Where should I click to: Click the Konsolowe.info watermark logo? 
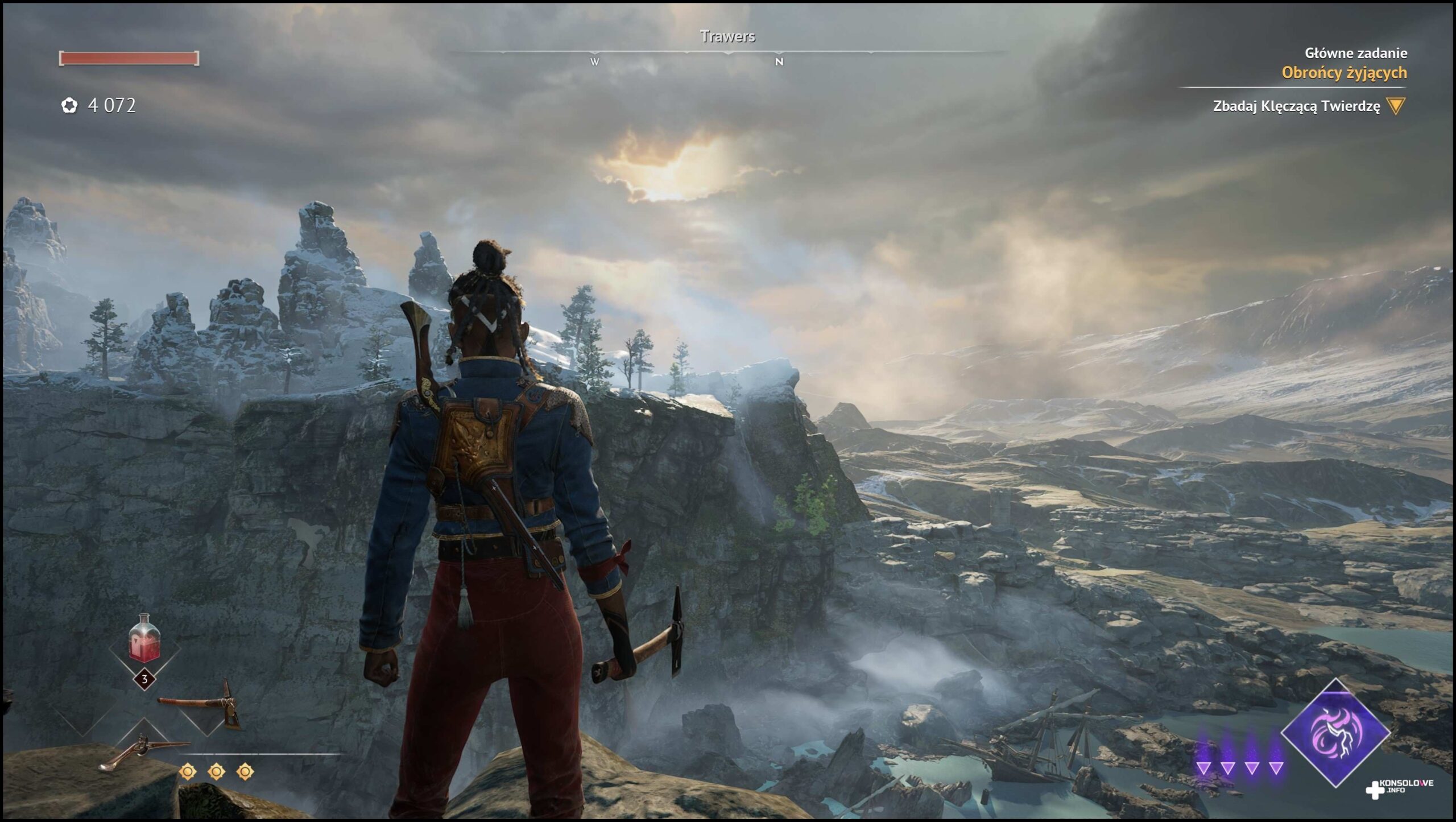click(x=1400, y=787)
